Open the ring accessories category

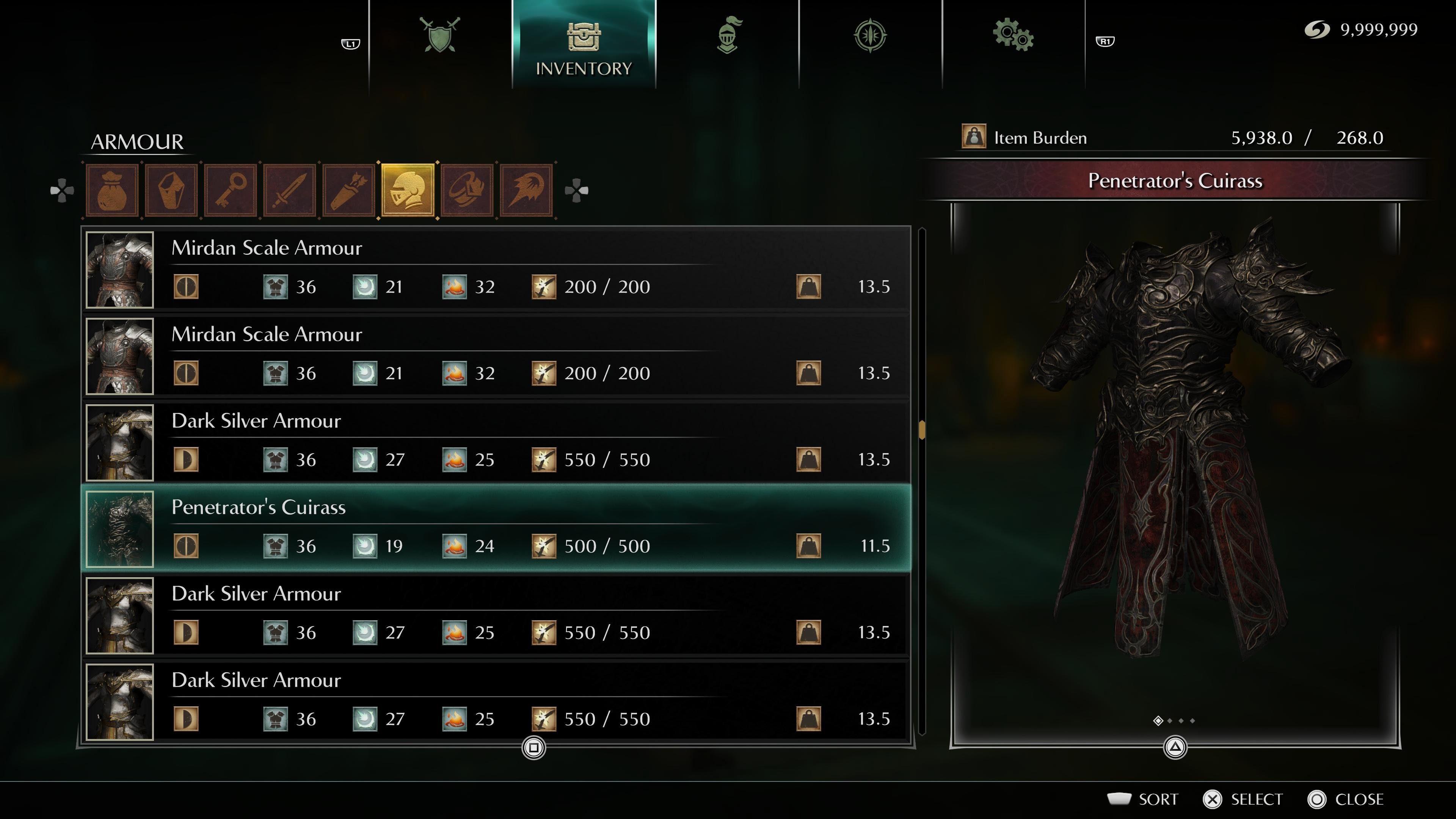click(x=468, y=190)
